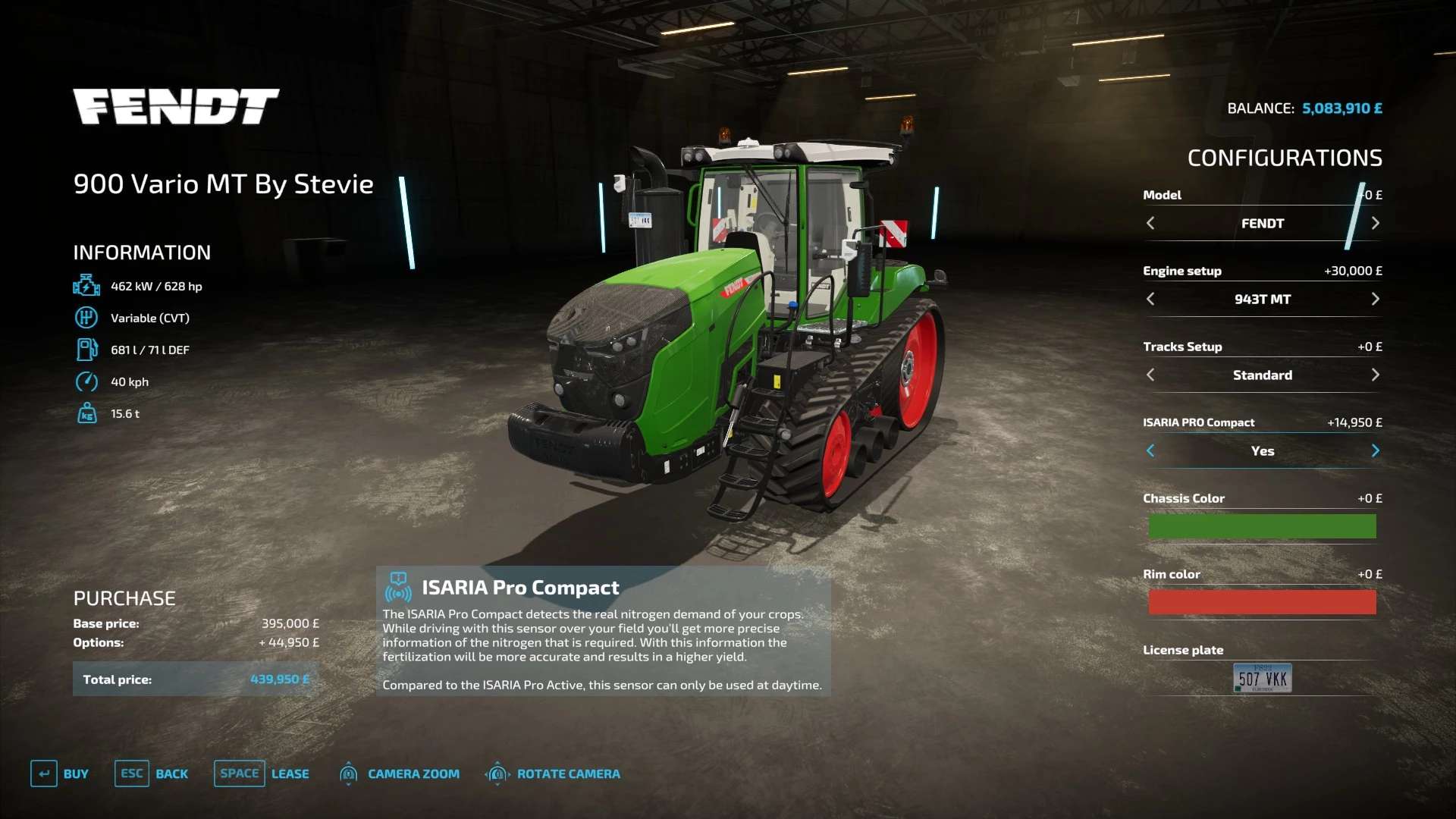The height and width of the screenshot is (819, 1456).
Task: Switch to previous Engine setup
Action: pos(1150,299)
